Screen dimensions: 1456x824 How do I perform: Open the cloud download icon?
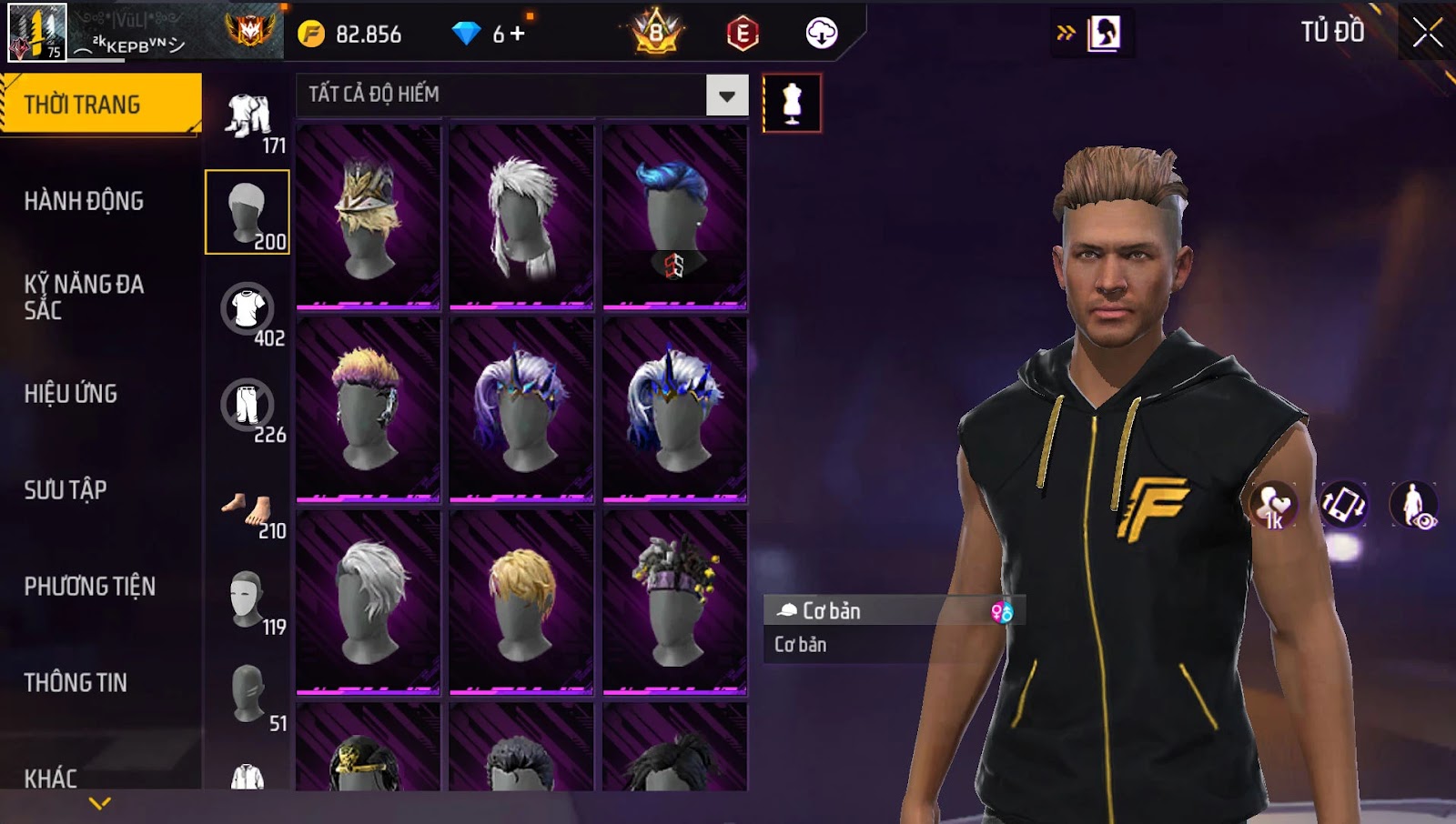(821, 34)
